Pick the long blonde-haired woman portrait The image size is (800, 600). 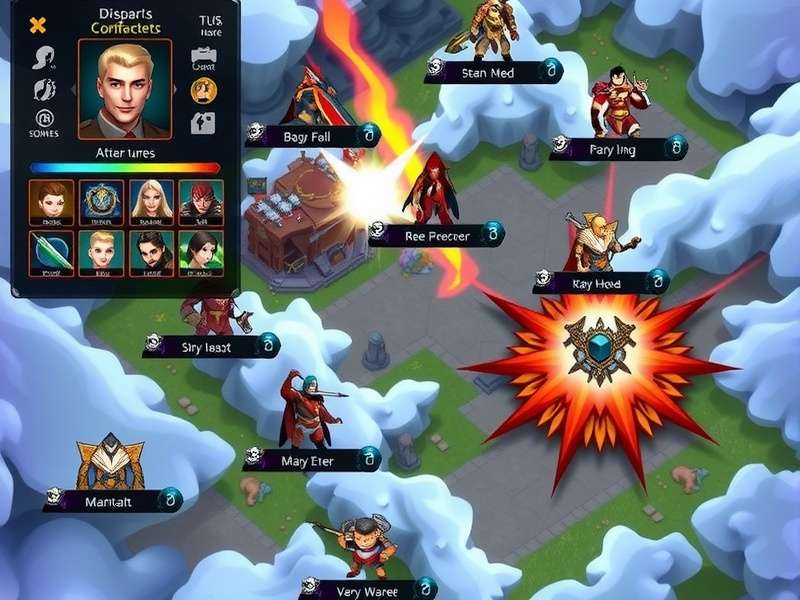point(151,200)
